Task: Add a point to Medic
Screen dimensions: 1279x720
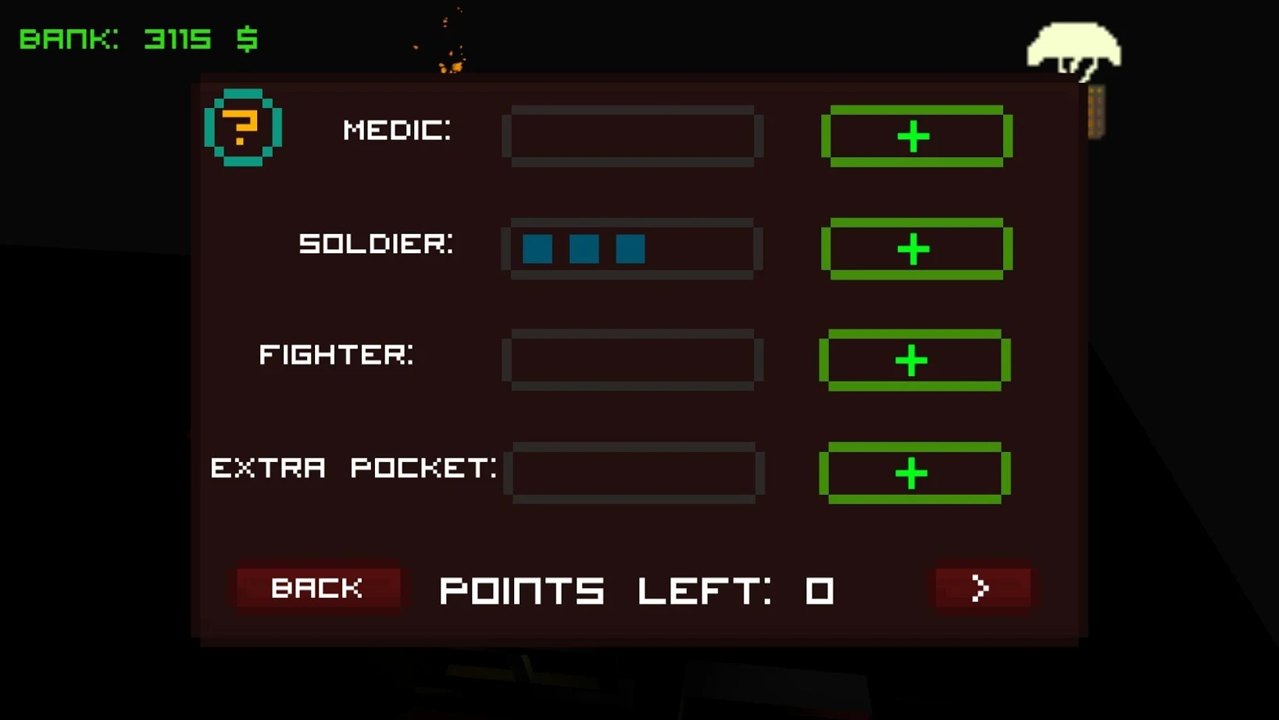Action: (916, 136)
